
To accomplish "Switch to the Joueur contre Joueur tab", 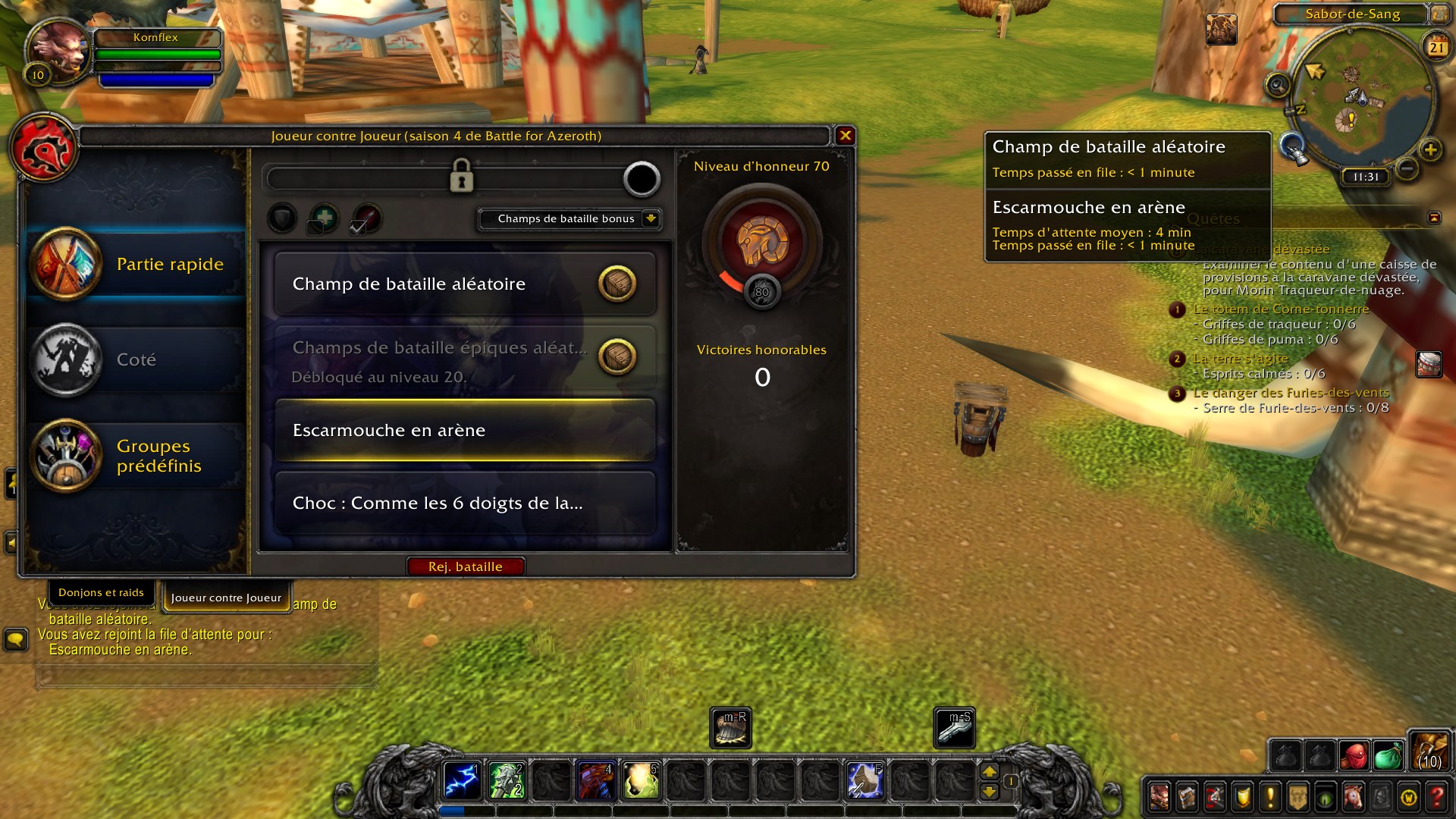I will point(225,598).
